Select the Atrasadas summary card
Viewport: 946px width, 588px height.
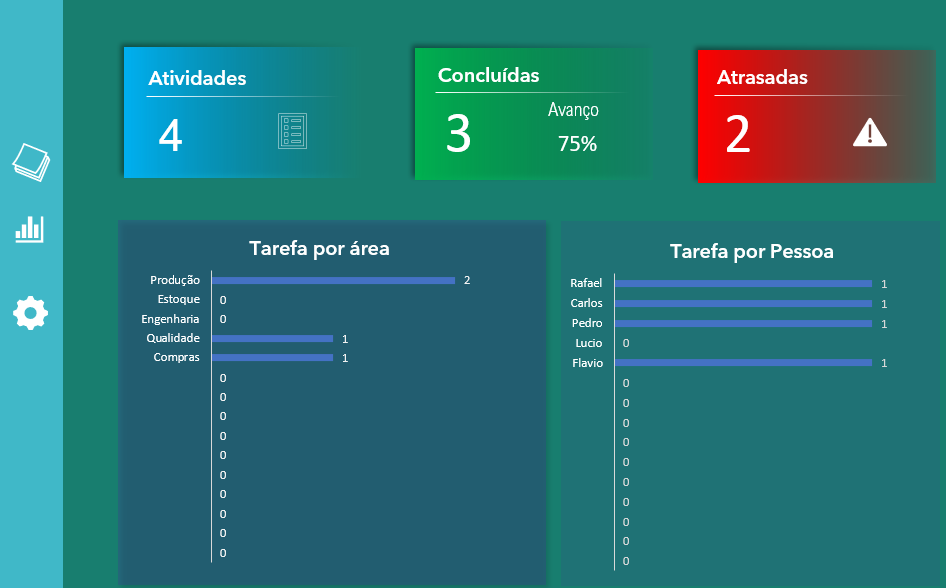point(814,116)
